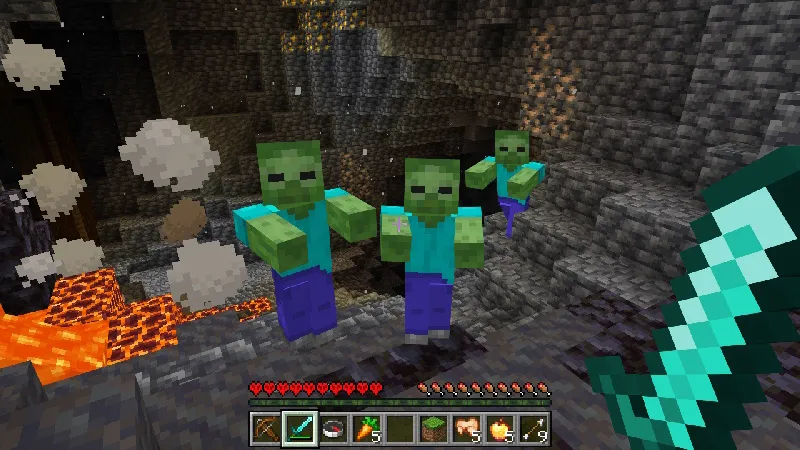Select the bow hotbar slot
The height and width of the screenshot is (450, 800).
(x=266, y=428)
